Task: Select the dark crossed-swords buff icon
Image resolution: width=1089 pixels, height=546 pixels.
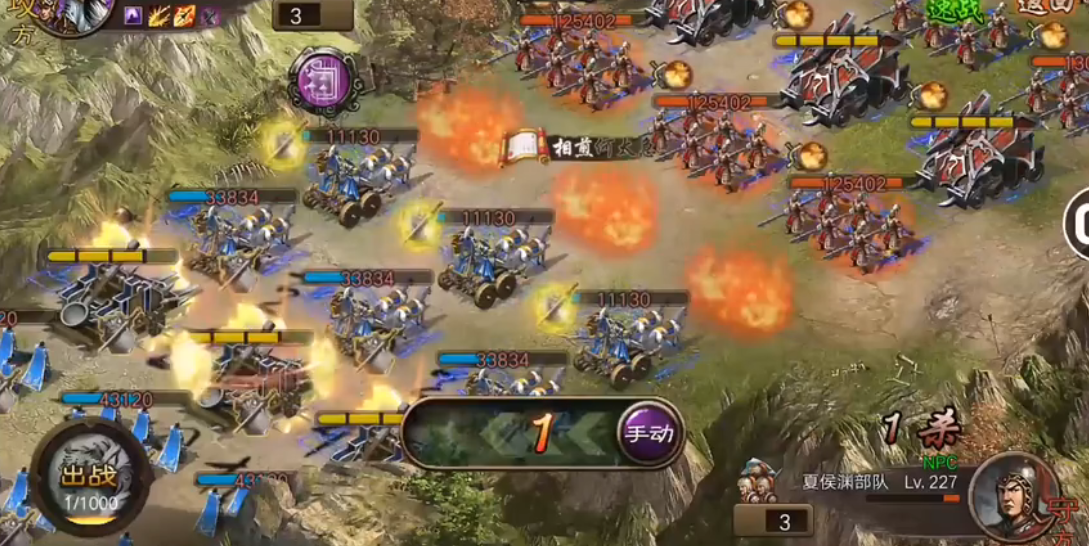Action: pos(209,15)
